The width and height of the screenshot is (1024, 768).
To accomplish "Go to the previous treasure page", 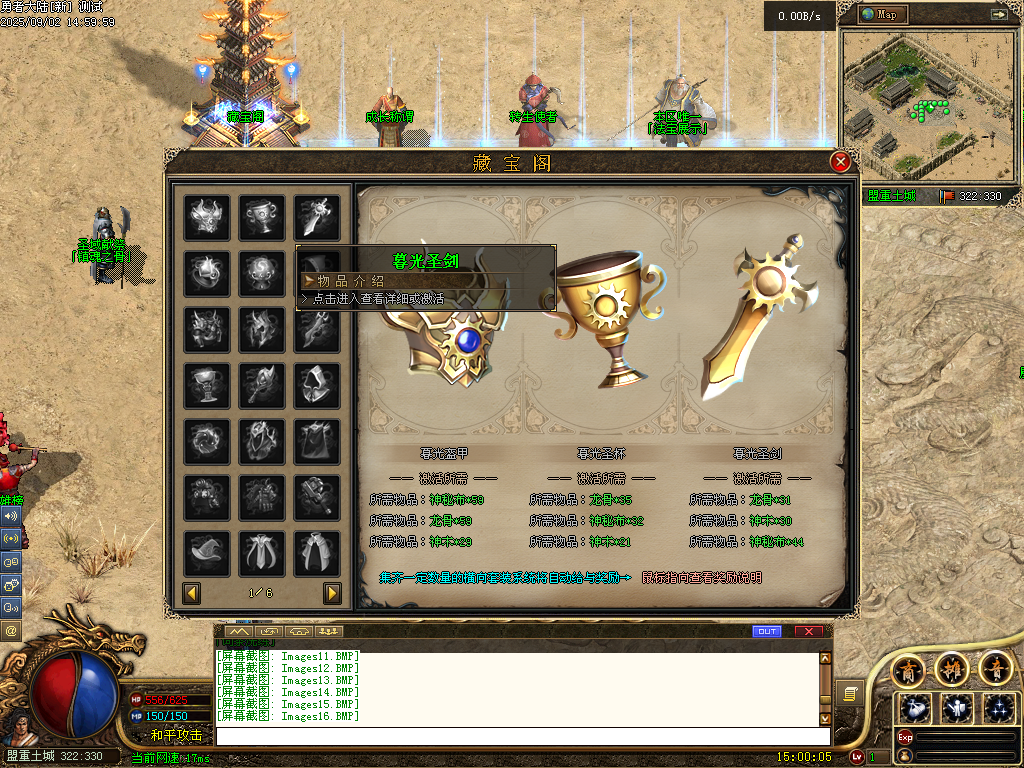I will click(192, 594).
